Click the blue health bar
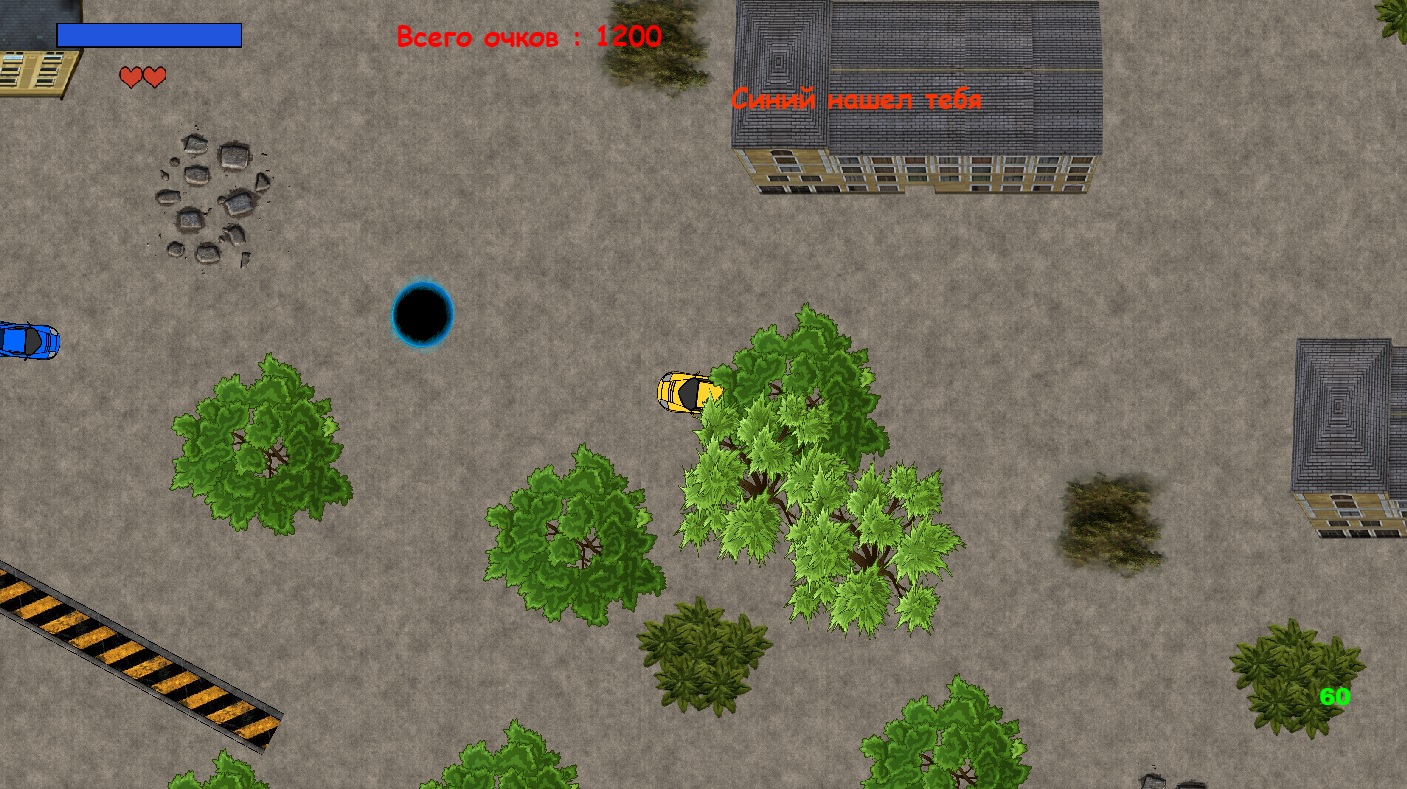The image size is (1407, 789). tap(147, 35)
